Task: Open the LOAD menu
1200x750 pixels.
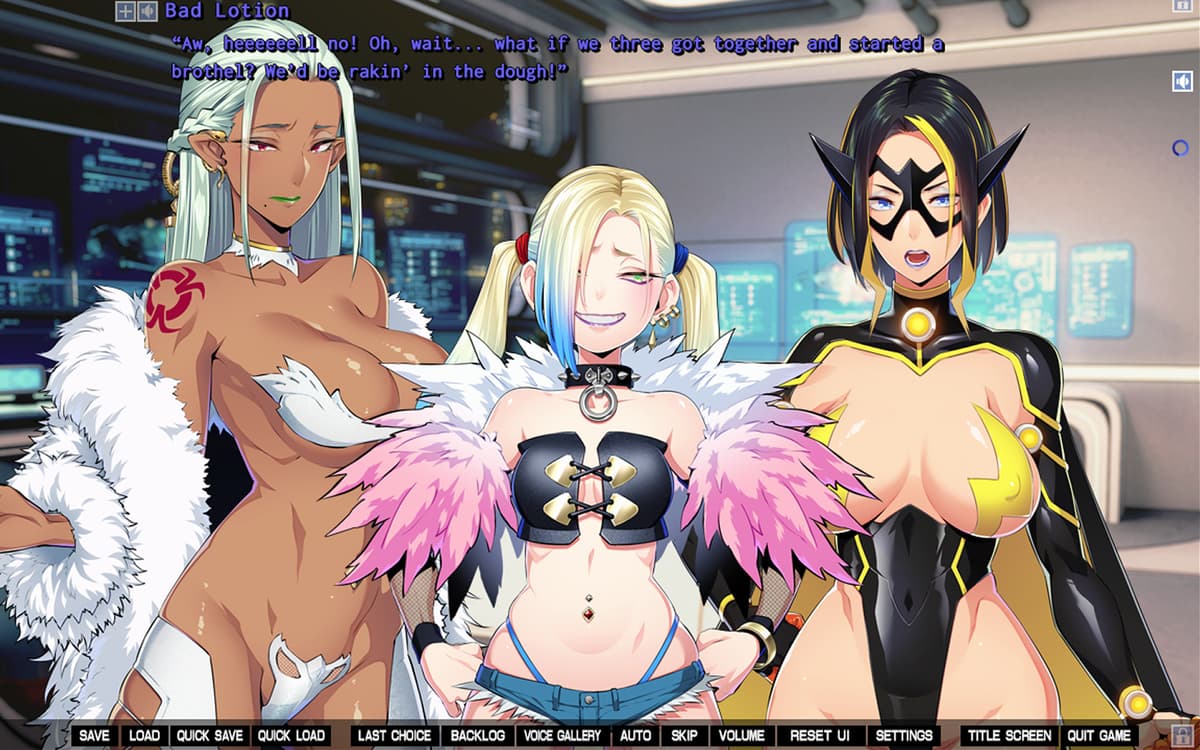Action: click(x=145, y=736)
